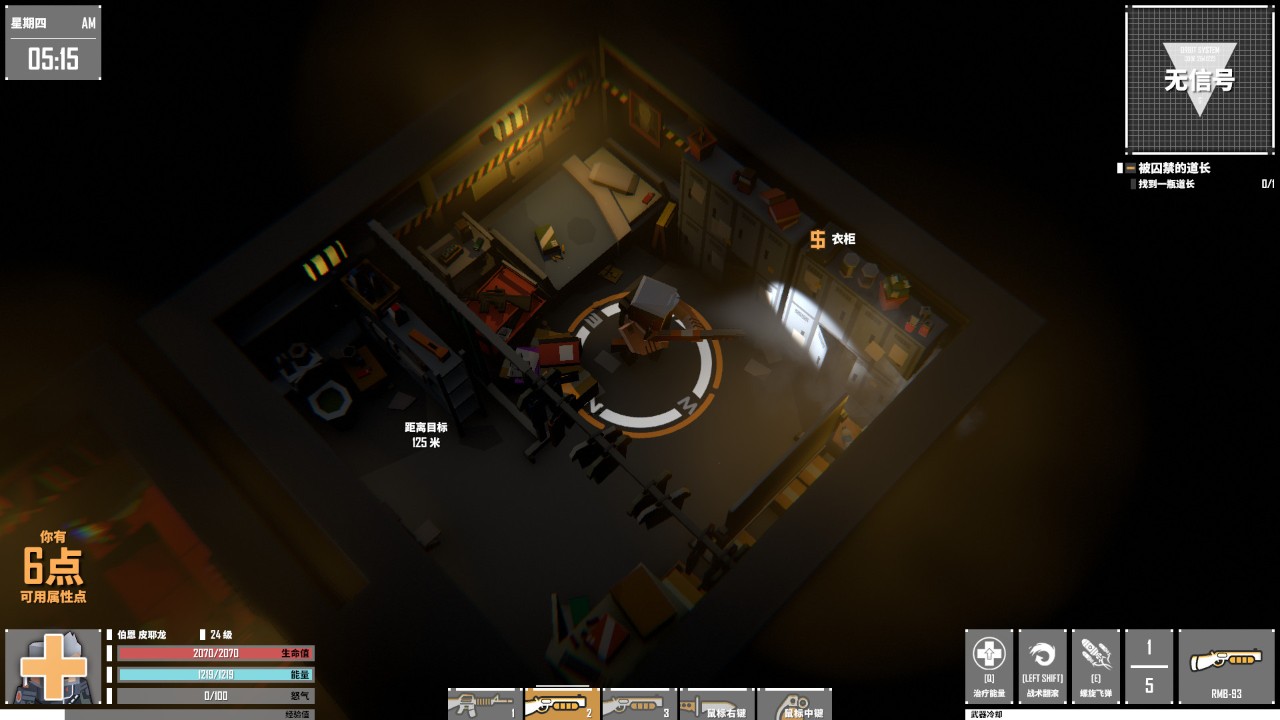Open the 6点 available attribute points notice
This screenshot has height=720, width=1280.
[x=53, y=567]
